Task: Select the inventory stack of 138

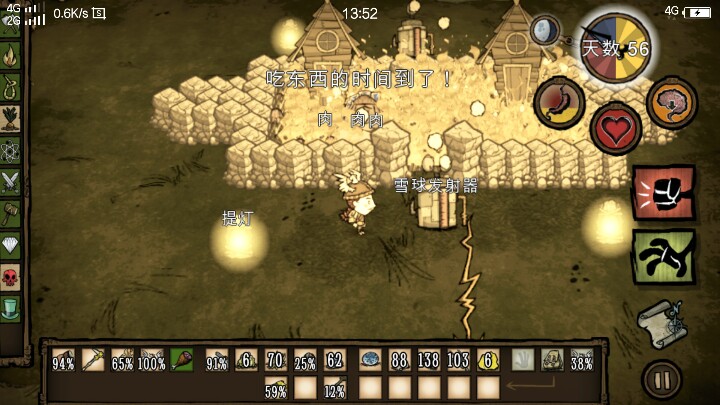Action: (429, 359)
